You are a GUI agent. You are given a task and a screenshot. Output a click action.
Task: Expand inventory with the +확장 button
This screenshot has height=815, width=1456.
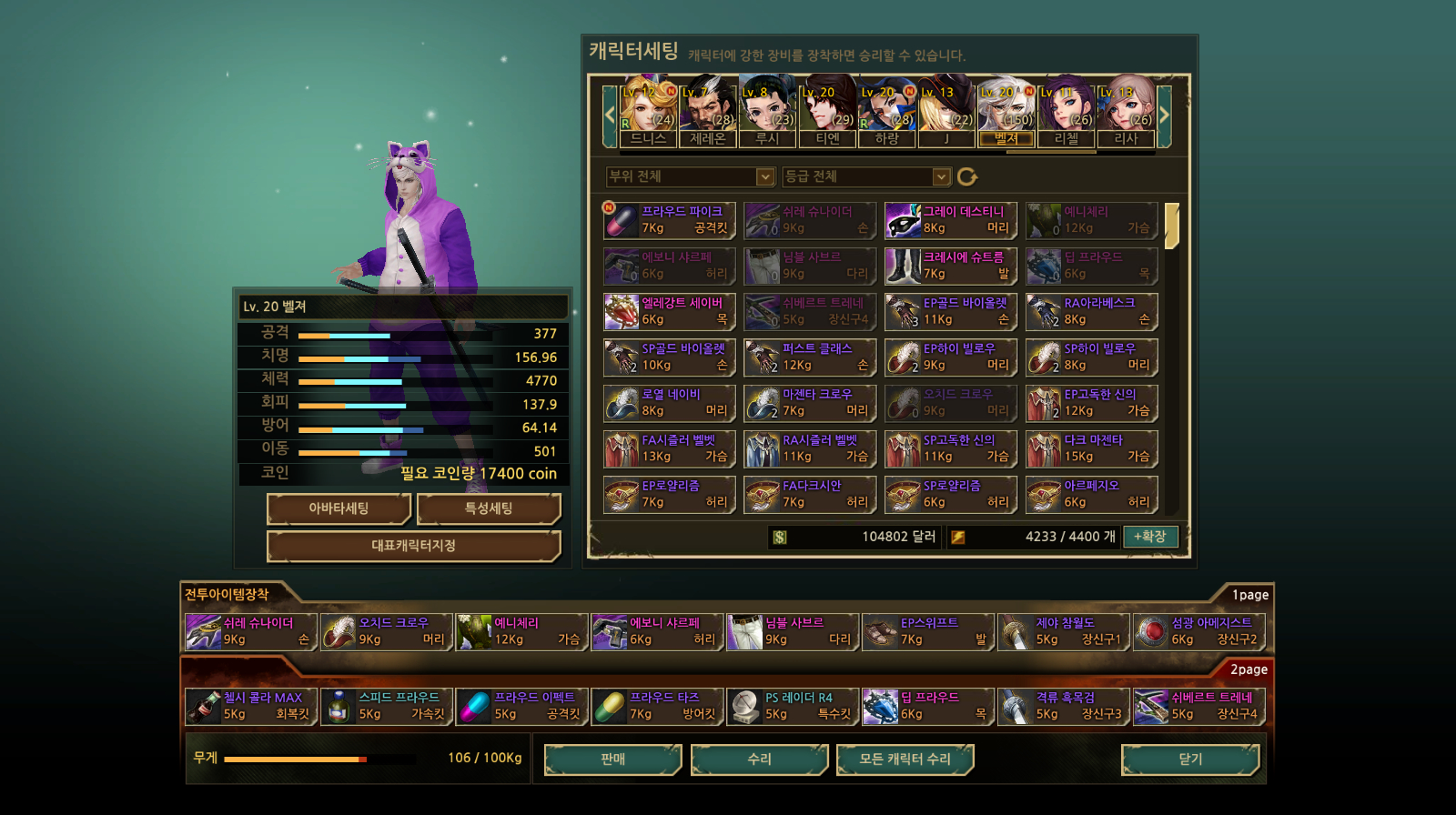coord(1150,537)
